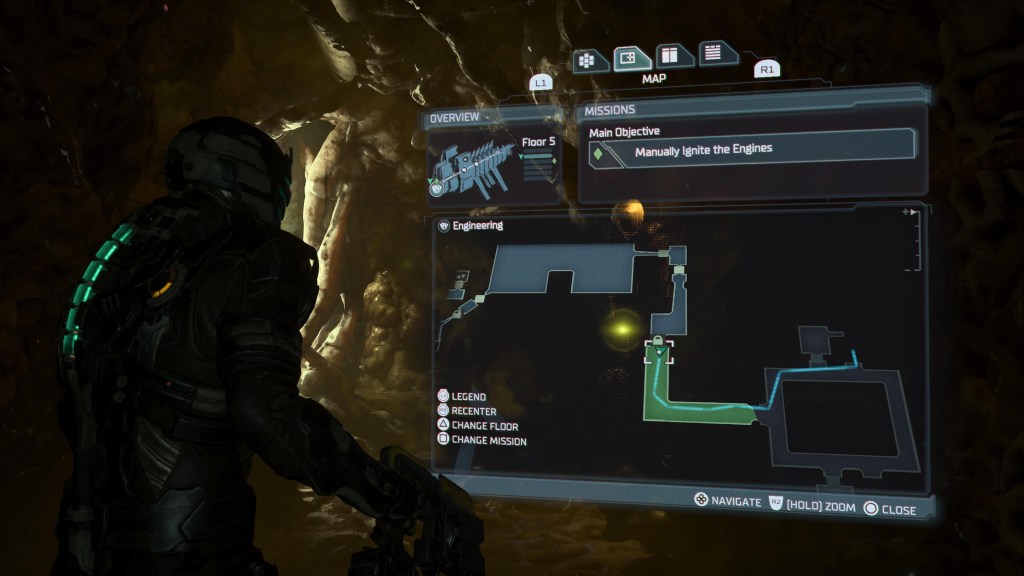The height and width of the screenshot is (576, 1024).
Task: Switch to the two-column panel tab
Action: pos(674,56)
